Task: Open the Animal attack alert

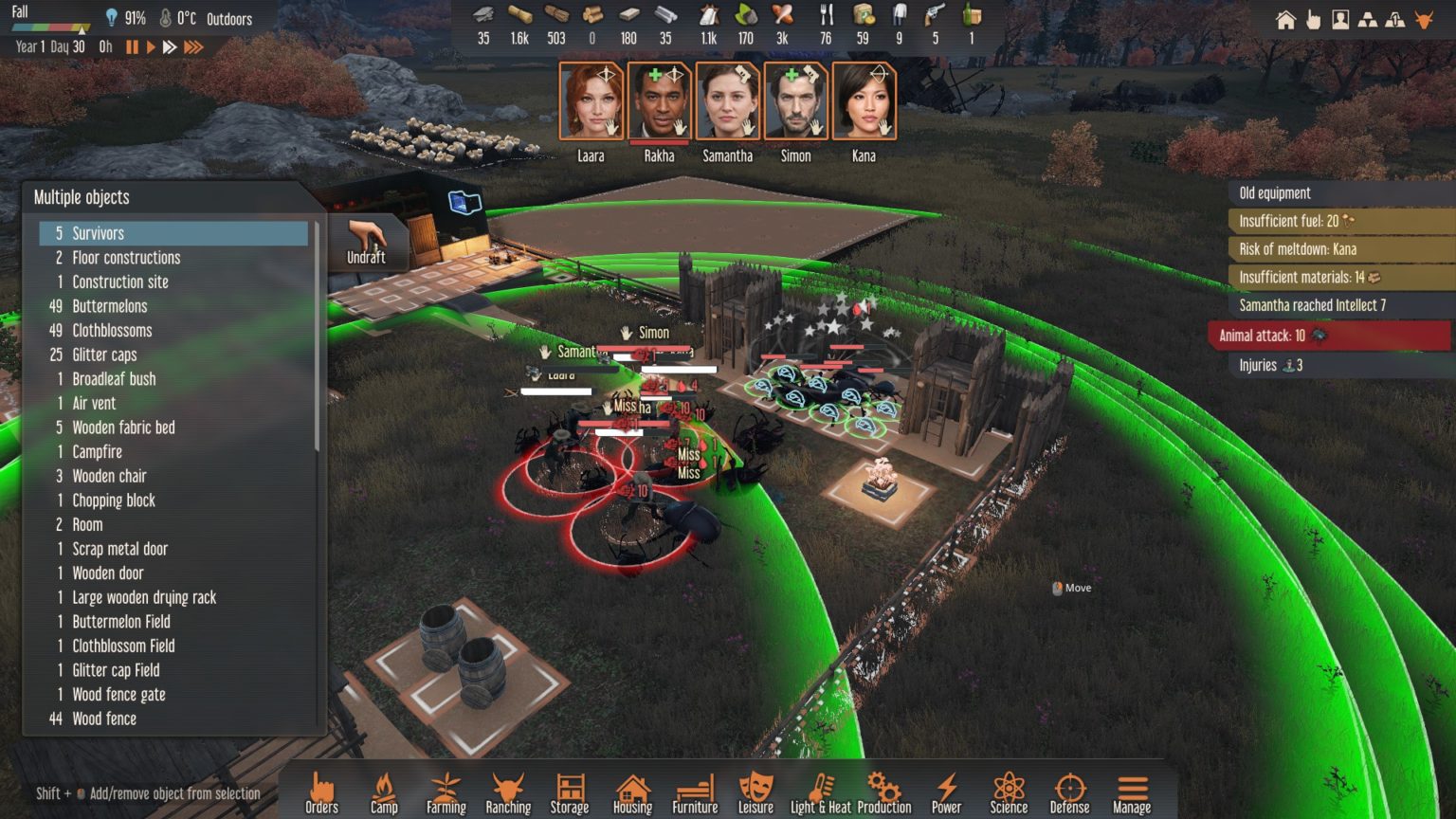Action: tap(1329, 336)
